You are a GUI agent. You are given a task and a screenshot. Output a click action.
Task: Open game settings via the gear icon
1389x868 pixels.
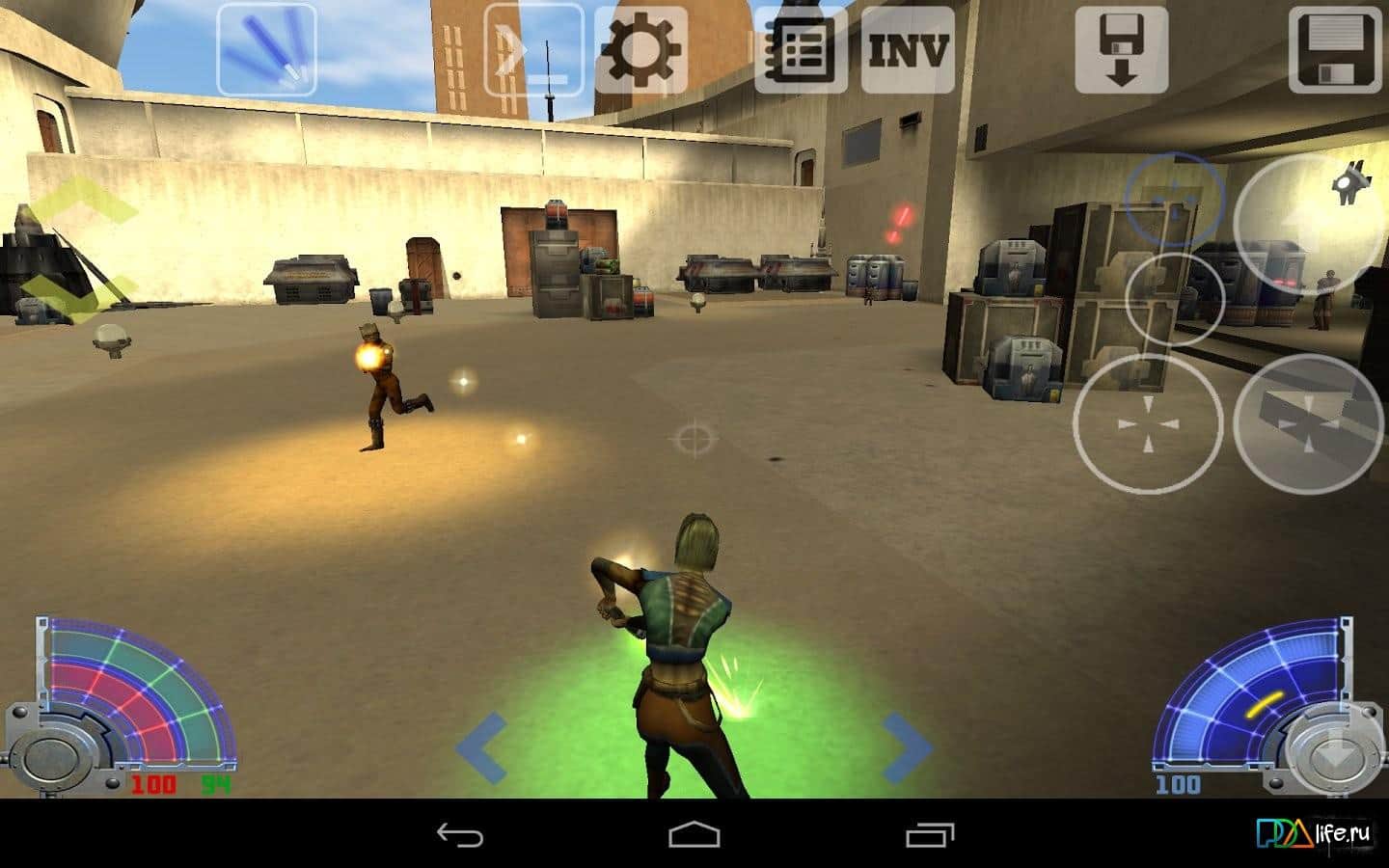[640, 50]
